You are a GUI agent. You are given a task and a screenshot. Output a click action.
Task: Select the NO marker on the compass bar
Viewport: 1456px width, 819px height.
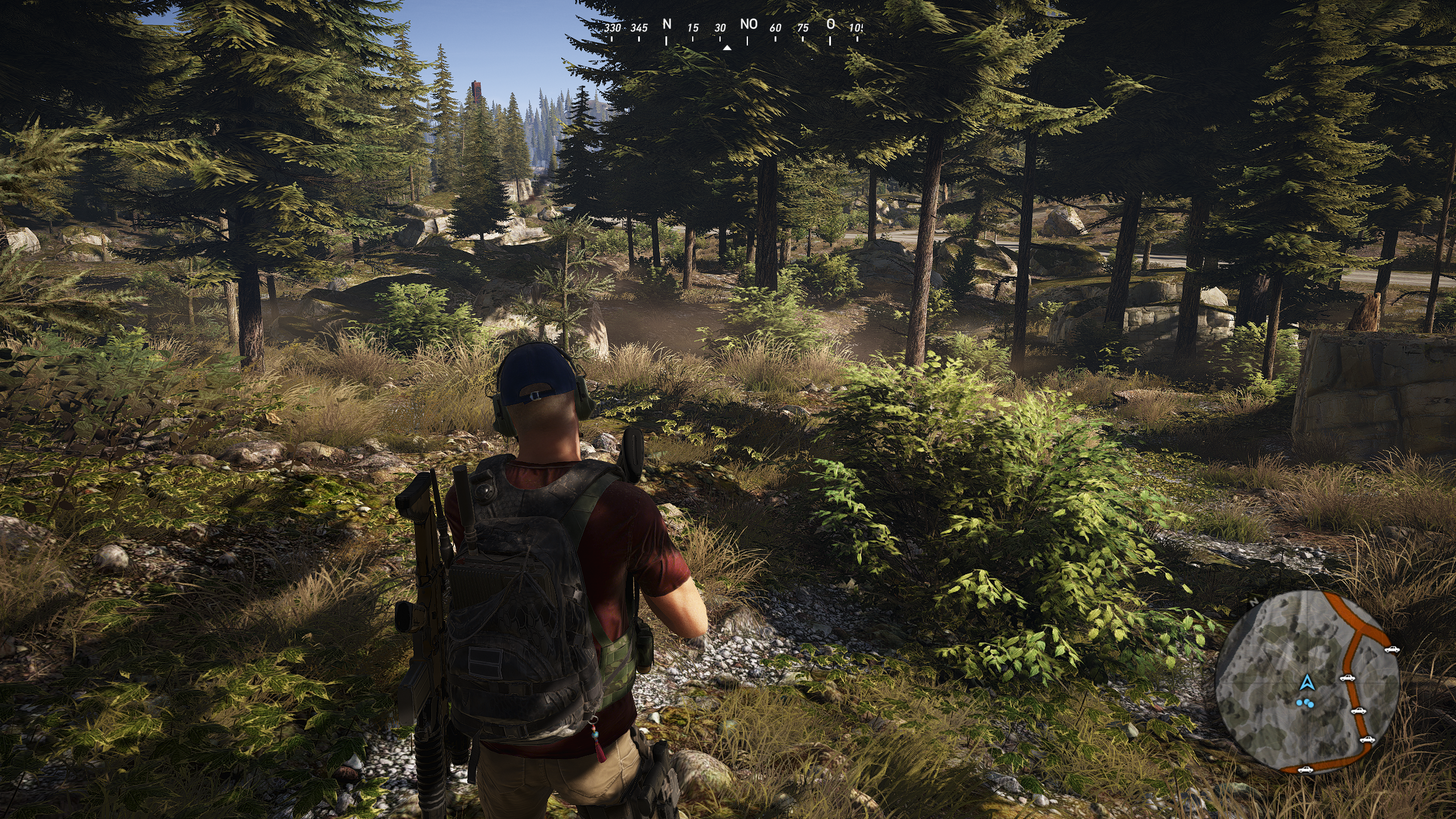748,24
